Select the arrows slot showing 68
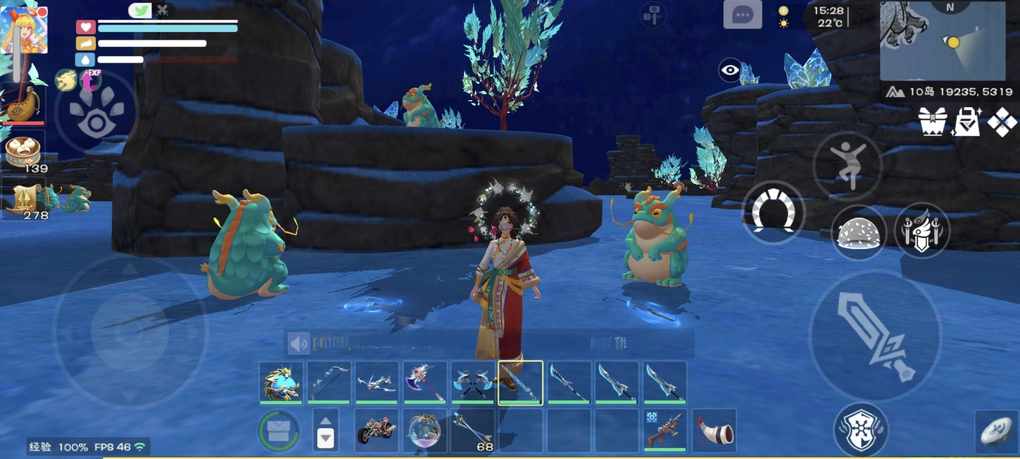 (x=473, y=430)
